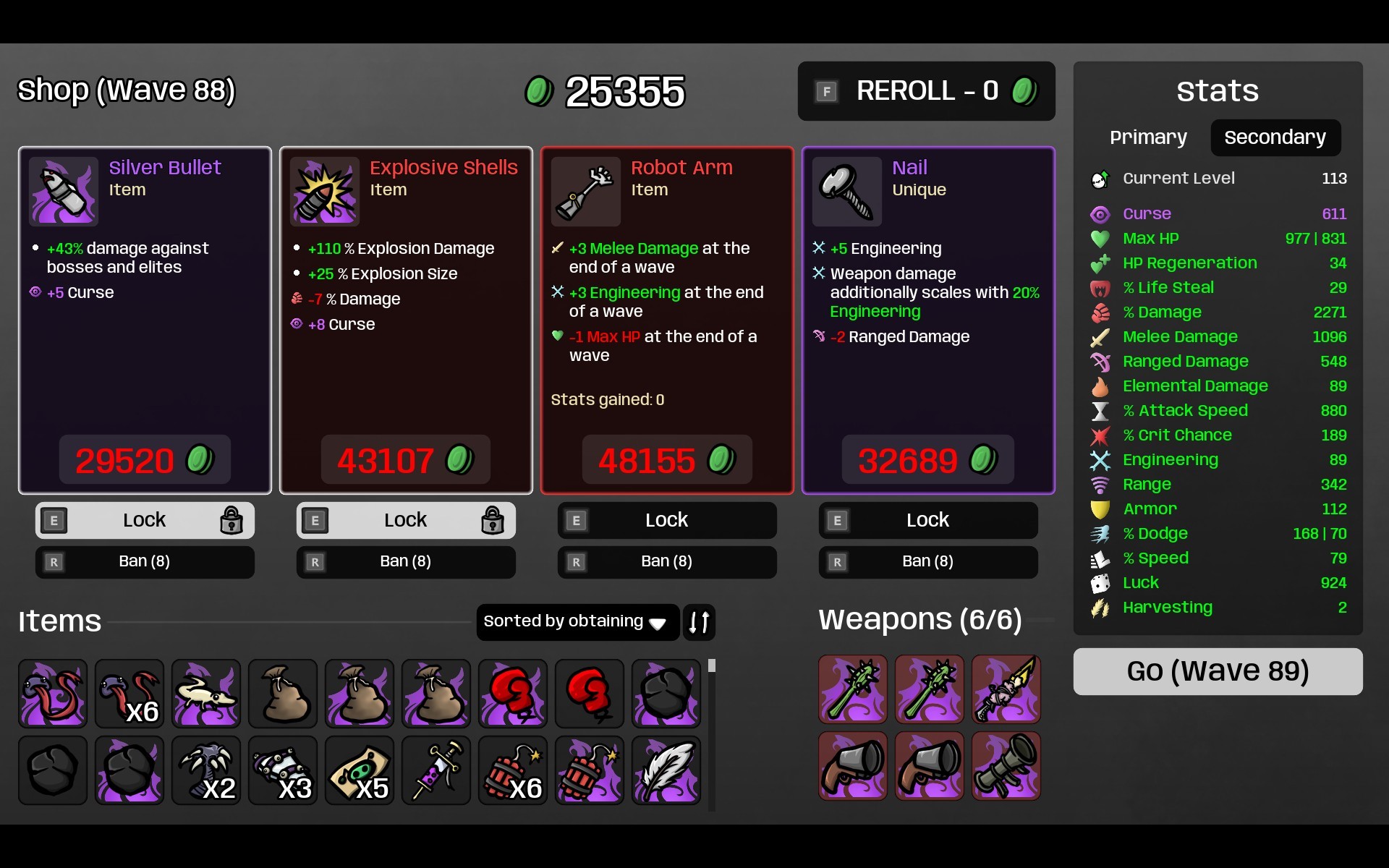Lock the Nail shop offer
Screen dimensions: 1389x868
(927, 520)
